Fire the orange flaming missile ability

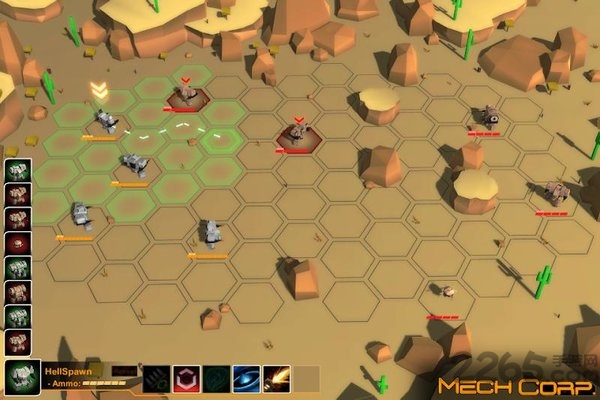click(x=276, y=379)
